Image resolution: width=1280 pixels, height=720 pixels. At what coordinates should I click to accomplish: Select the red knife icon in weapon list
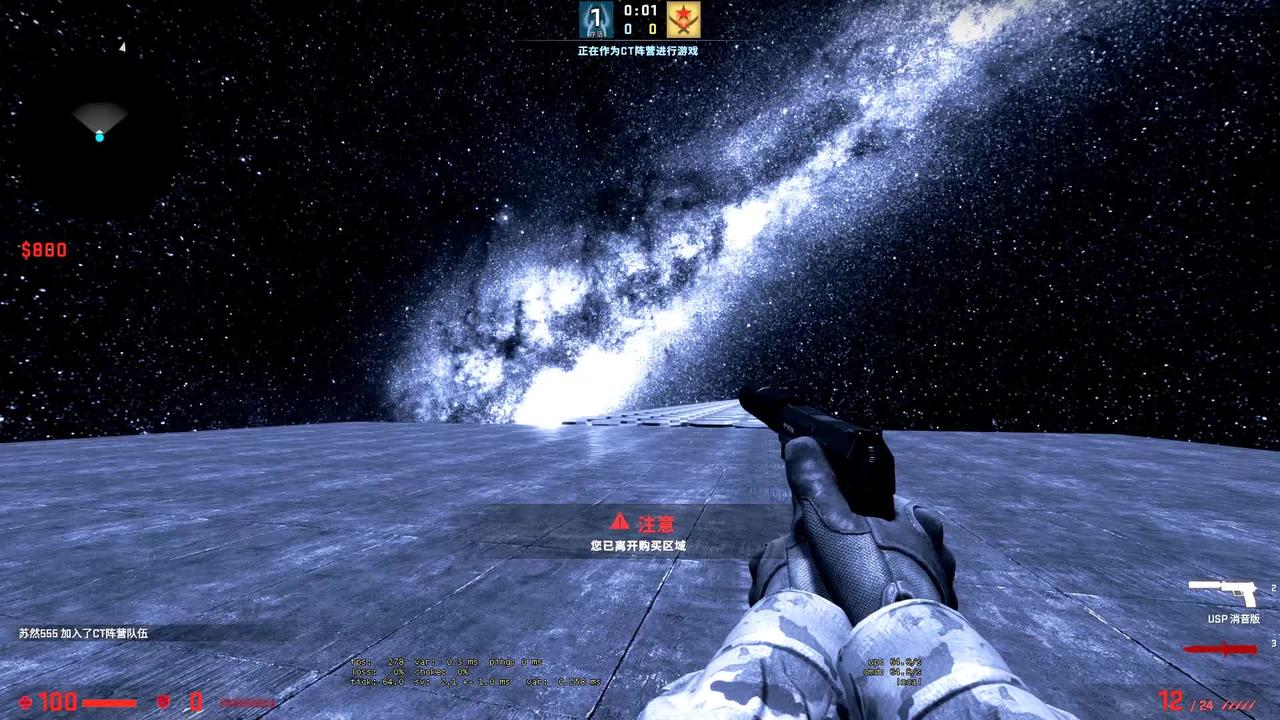[1221, 648]
